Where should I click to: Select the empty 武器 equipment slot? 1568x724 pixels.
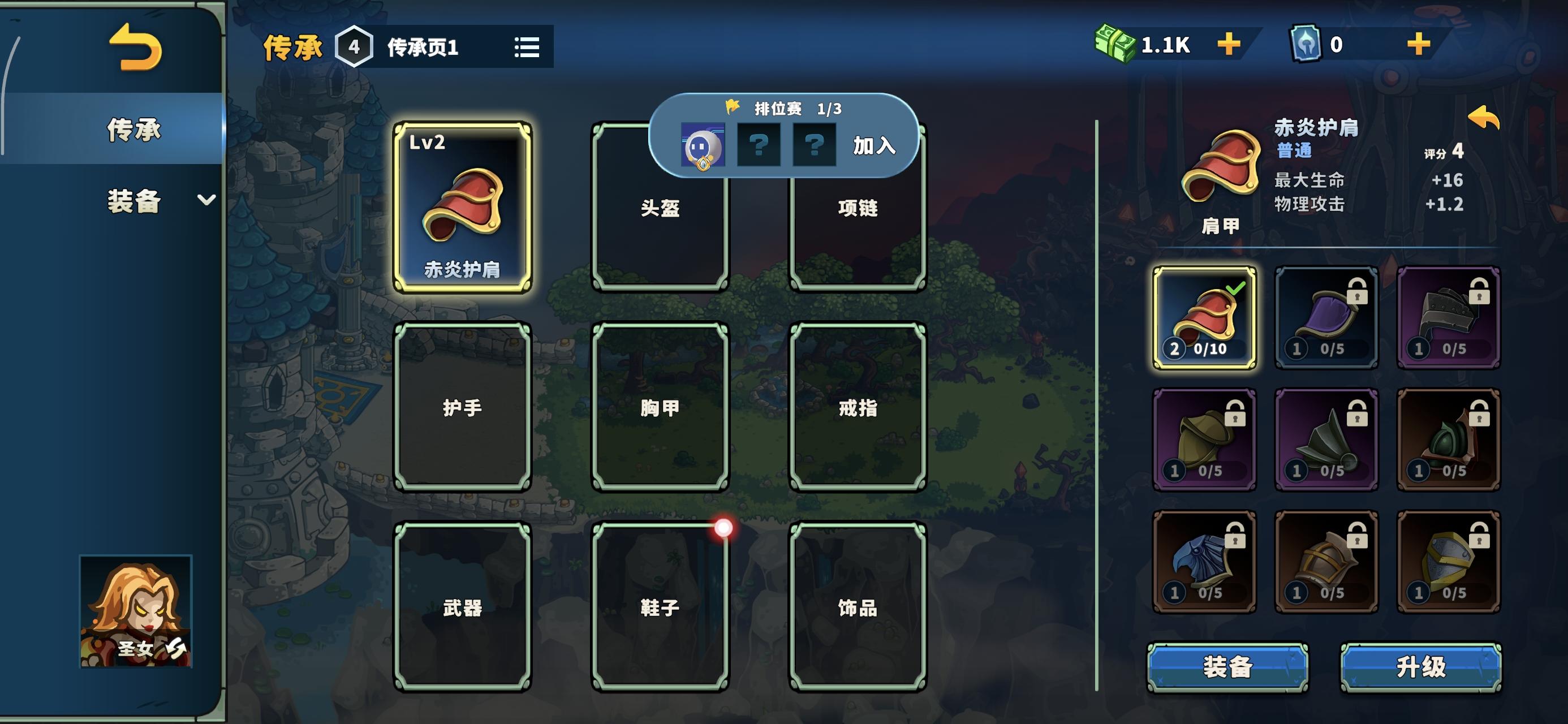pos(464,606)
